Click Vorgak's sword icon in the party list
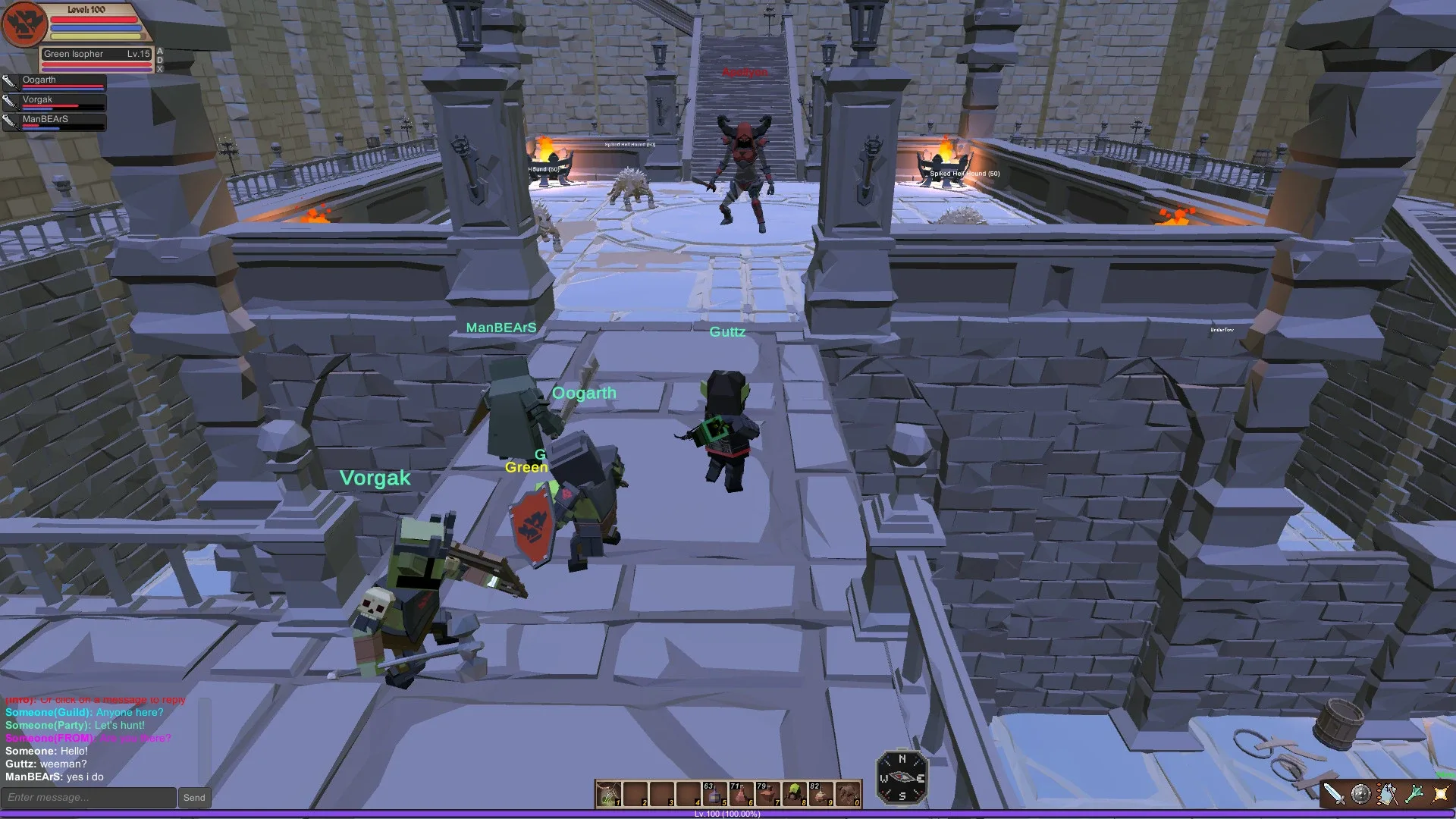The width and height of the screenshot is (1456, 819). pyautogui.click(x=11, y=102)
